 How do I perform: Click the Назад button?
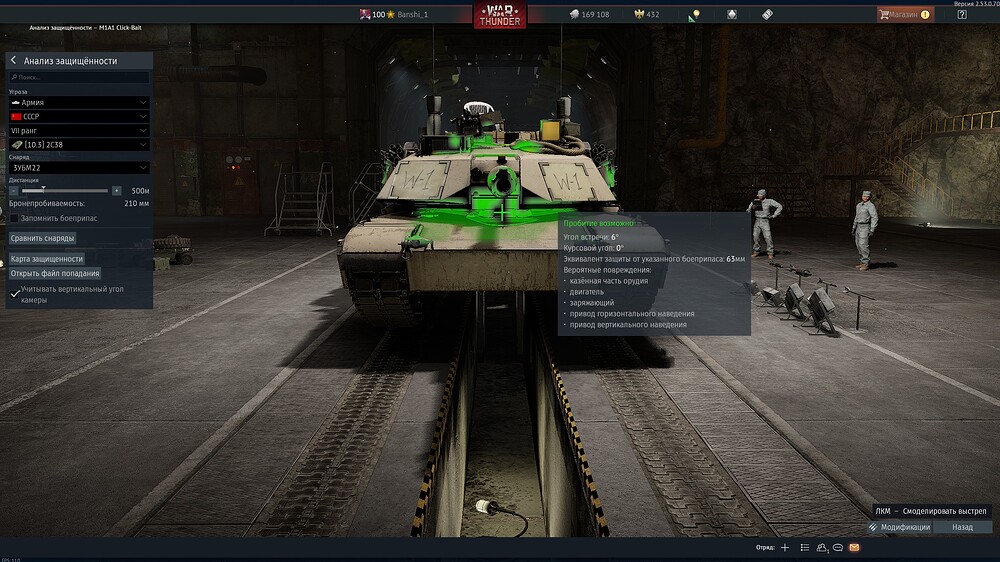(962, 527)
